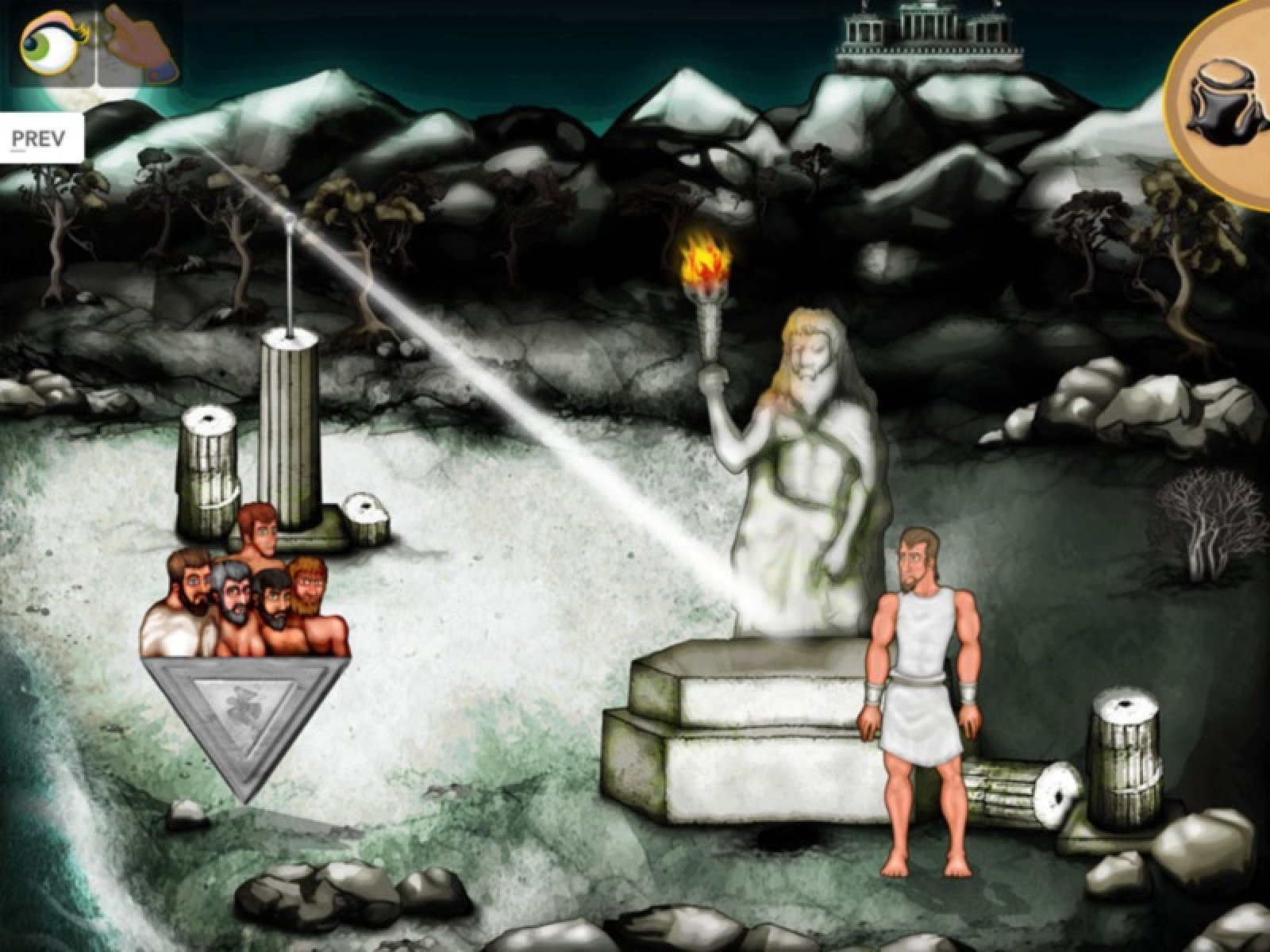Go back with the PREV button
This screenshot has width=1270, height=952.
tap(38, 139)
